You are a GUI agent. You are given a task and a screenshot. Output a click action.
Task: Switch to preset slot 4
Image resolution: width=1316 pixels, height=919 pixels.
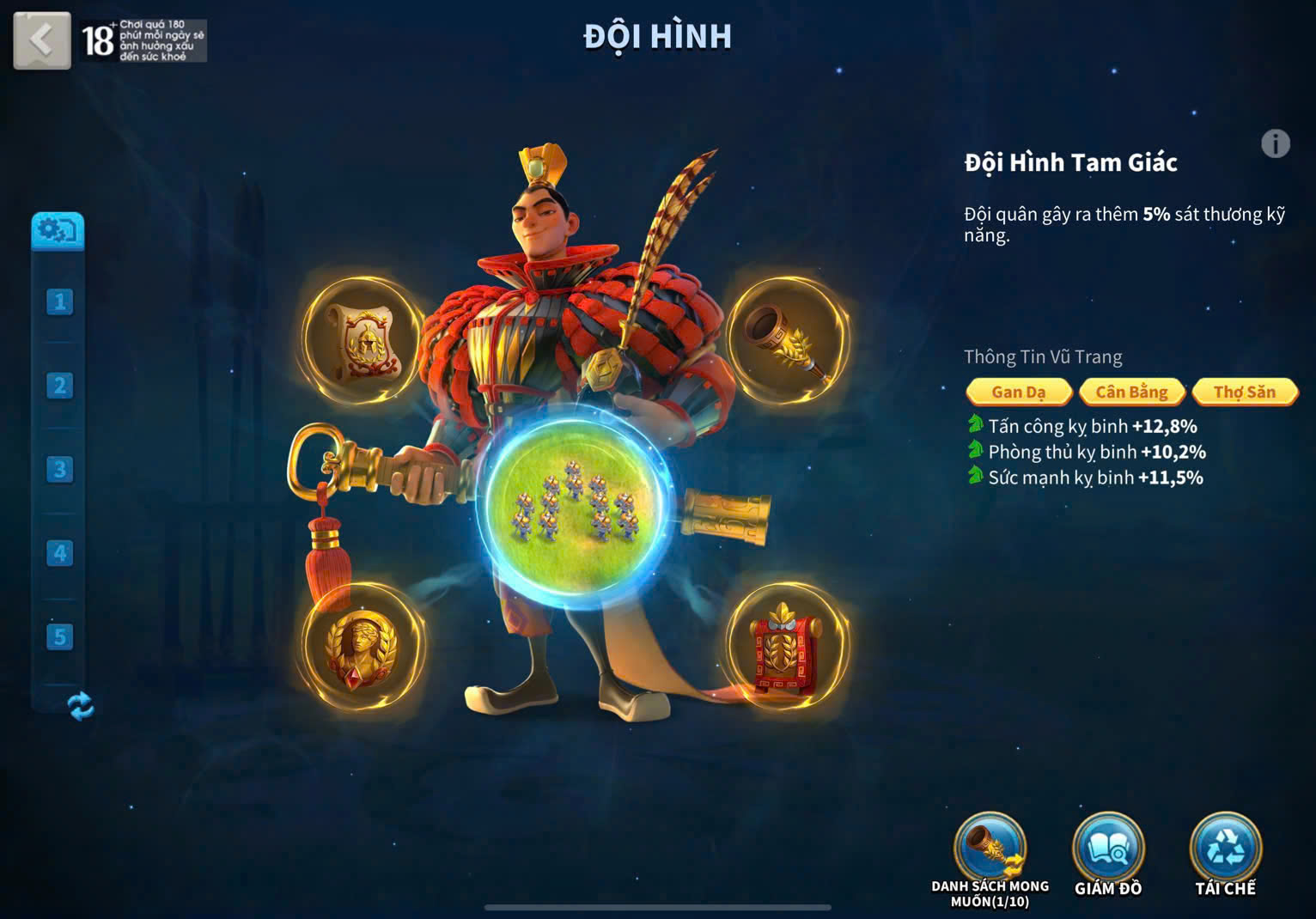coord(59,553)
